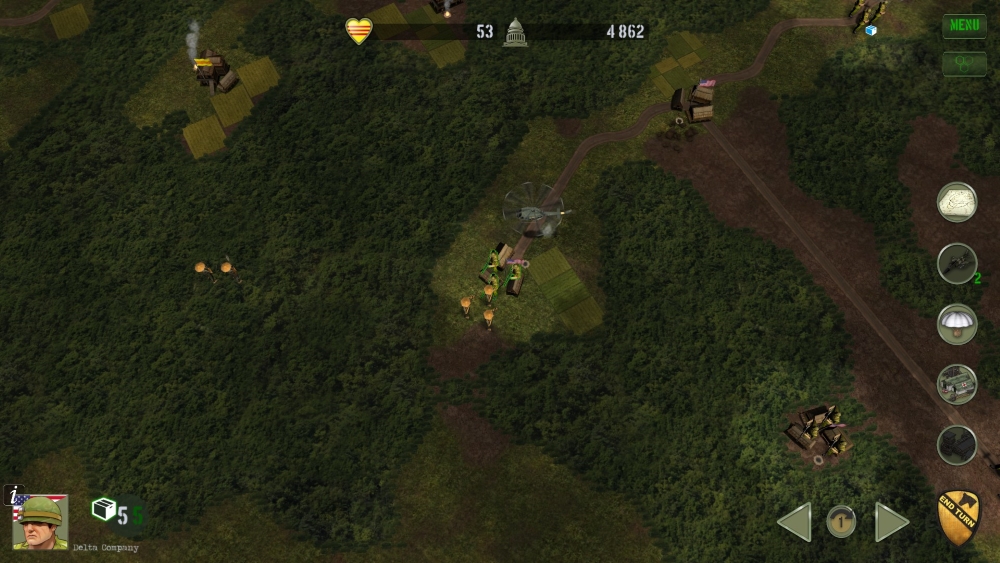This screenshot has height=563, width=1000.
Task: Click the dark round icon above End Turn
Action: (957, 445)
